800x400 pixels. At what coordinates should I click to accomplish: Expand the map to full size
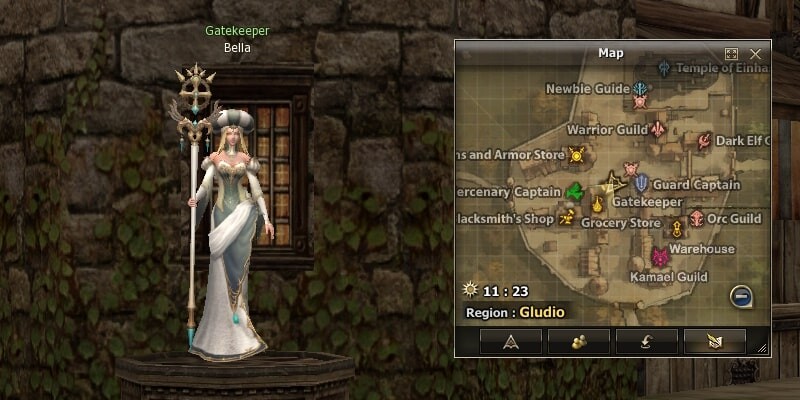point(732,54)
